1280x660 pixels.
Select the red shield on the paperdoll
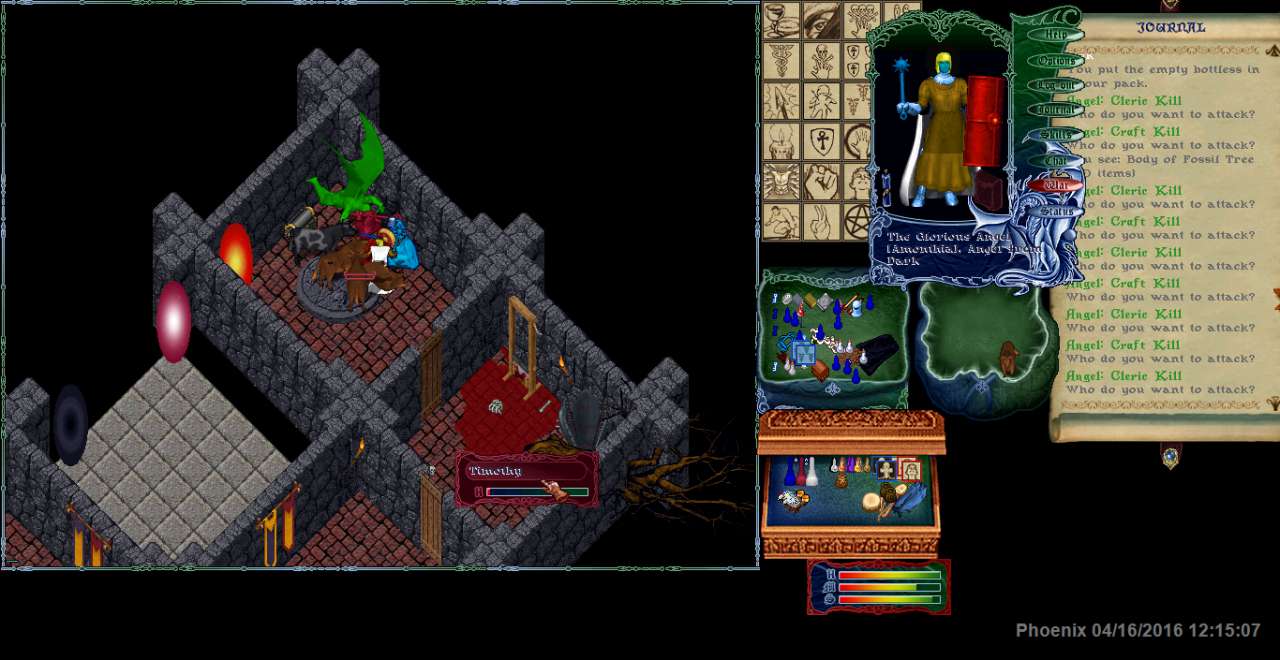click(x=983, y=121)
